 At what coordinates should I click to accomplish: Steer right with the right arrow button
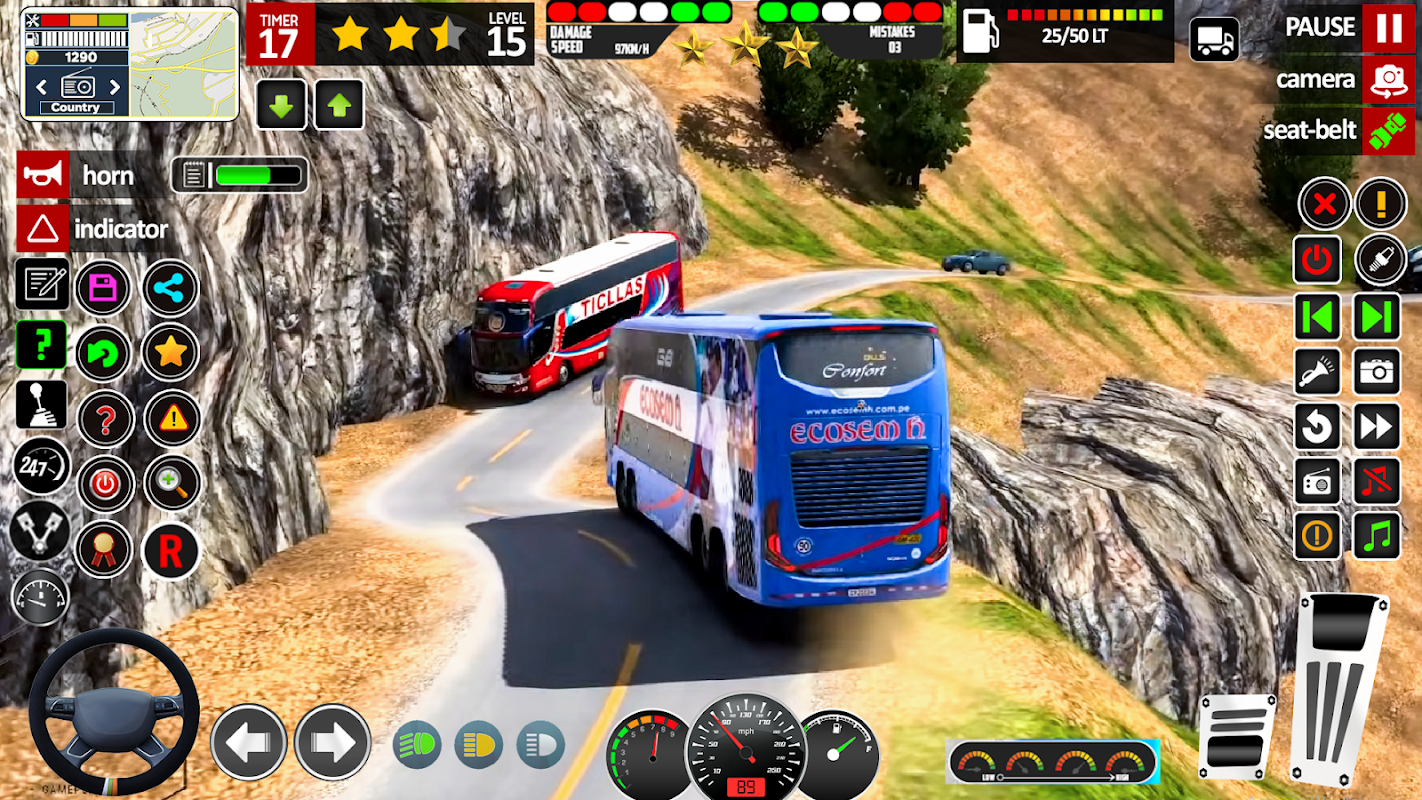coord(332,742)
